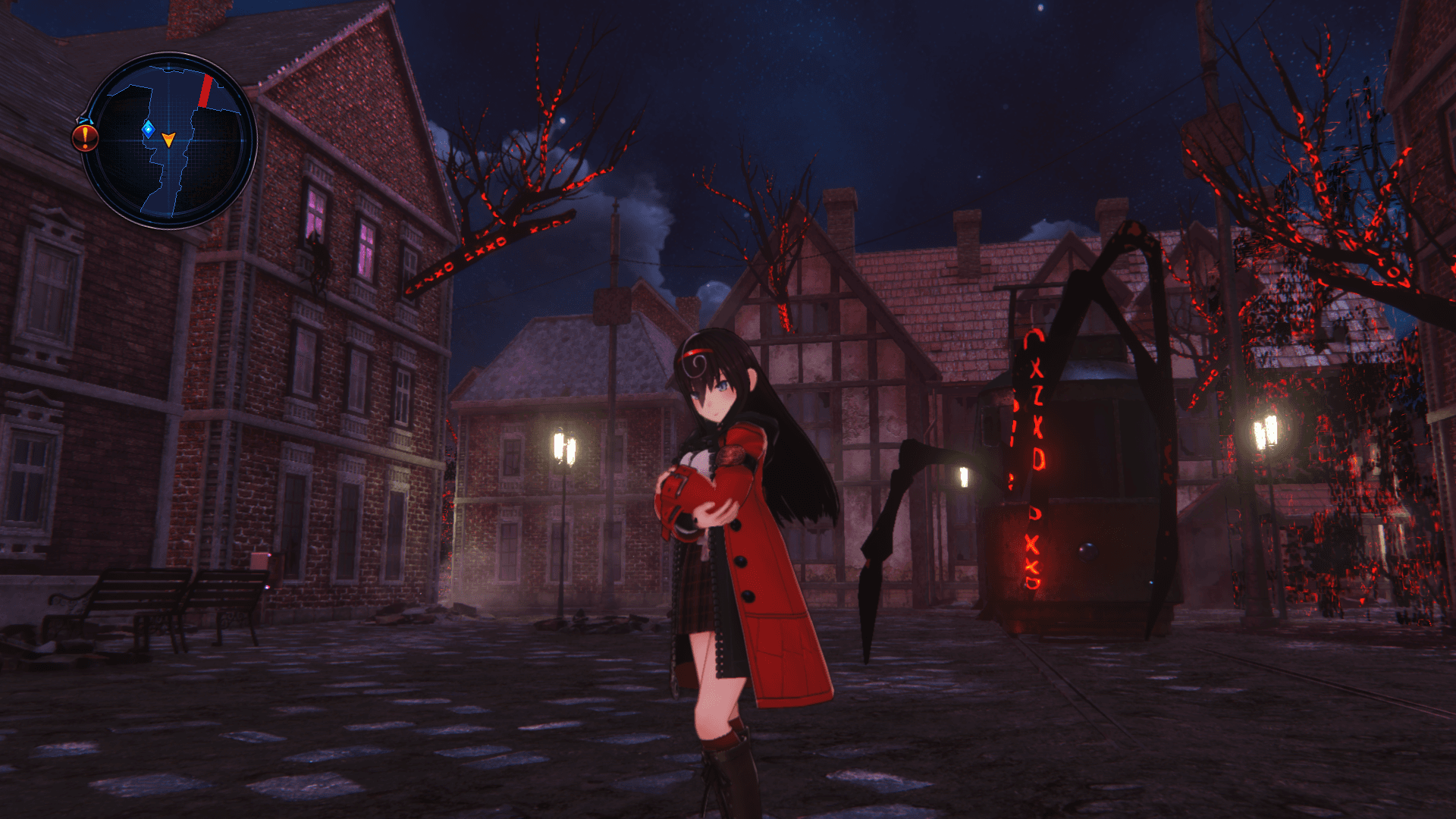Select the blue diamond marker on minimap
Viewport: 1456px width, 819px height.
click(149, 129)
